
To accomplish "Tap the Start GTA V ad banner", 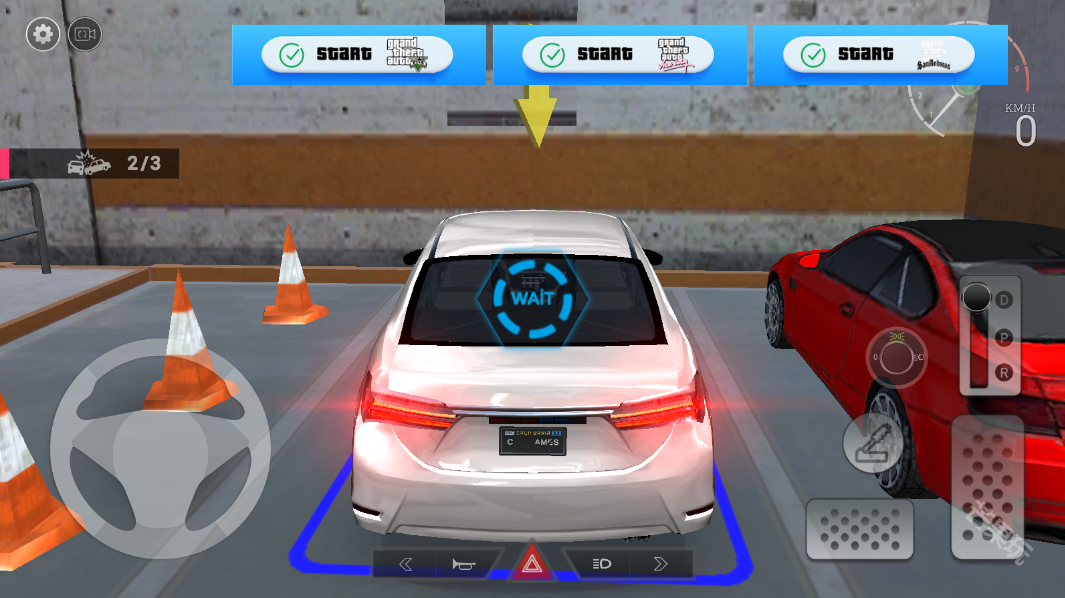I will [x=357, y=54].
